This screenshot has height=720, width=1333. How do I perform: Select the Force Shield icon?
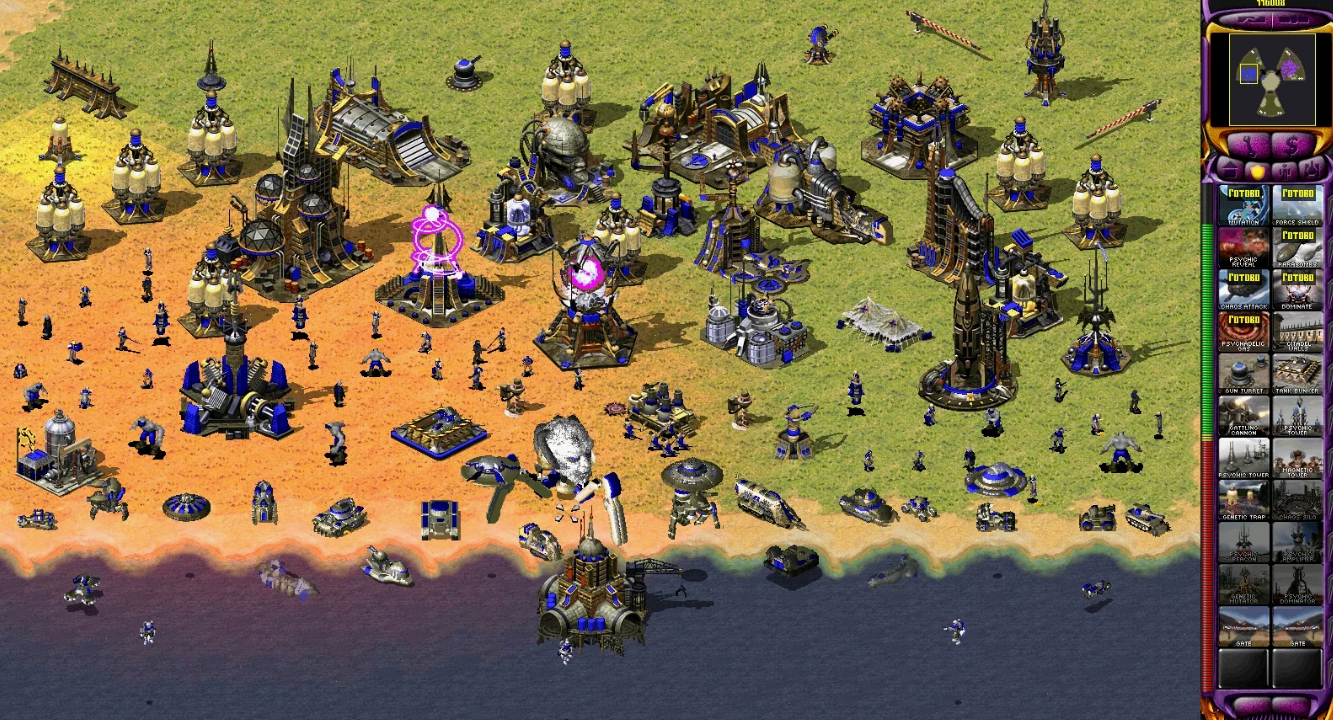click(1297, 205)
